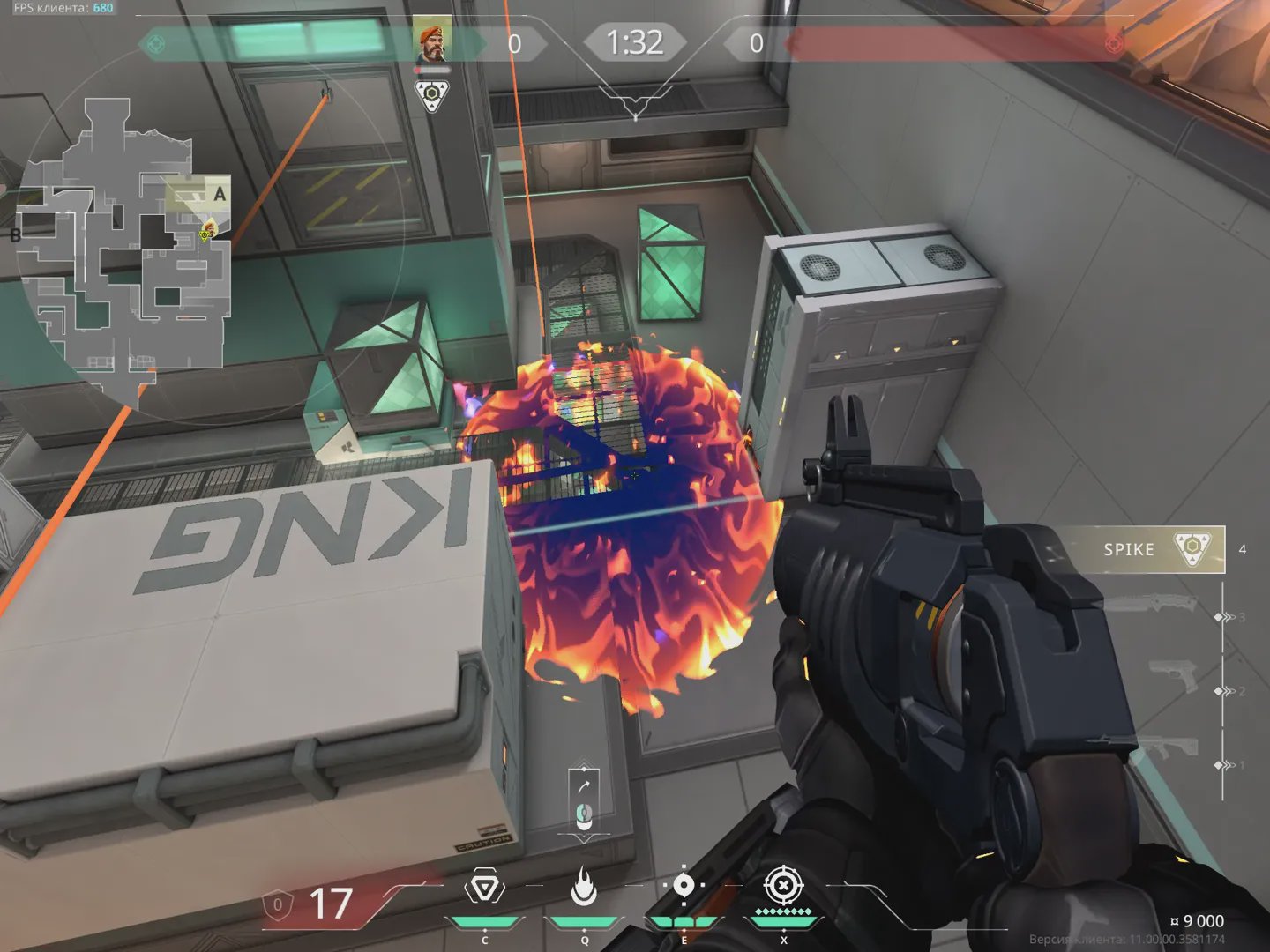Select Brimstone's portrait in the top bar

432,40
